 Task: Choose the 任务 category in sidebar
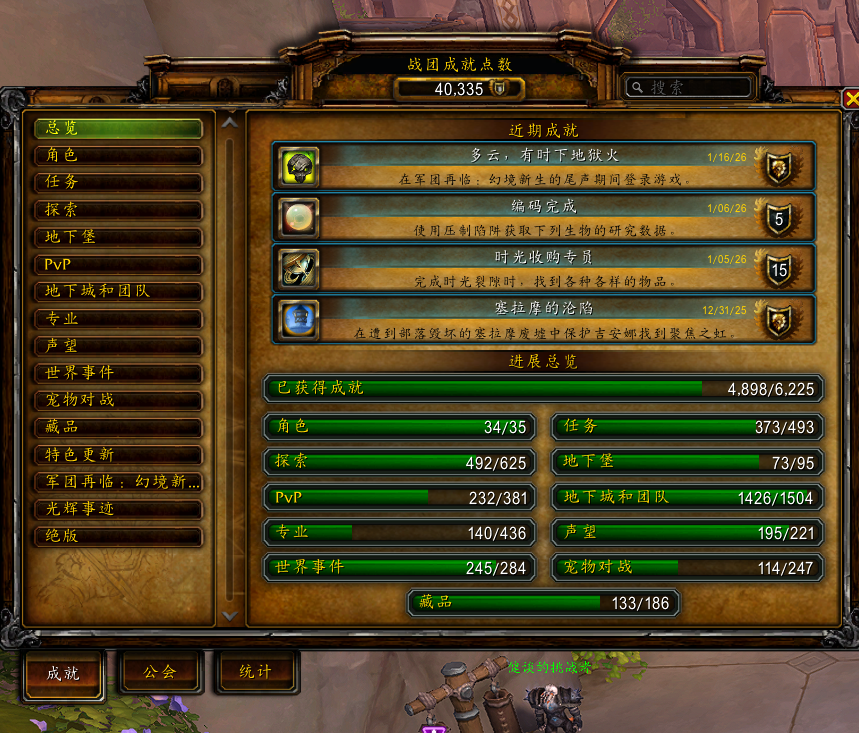pyautogui.click(x=118, y=183)
